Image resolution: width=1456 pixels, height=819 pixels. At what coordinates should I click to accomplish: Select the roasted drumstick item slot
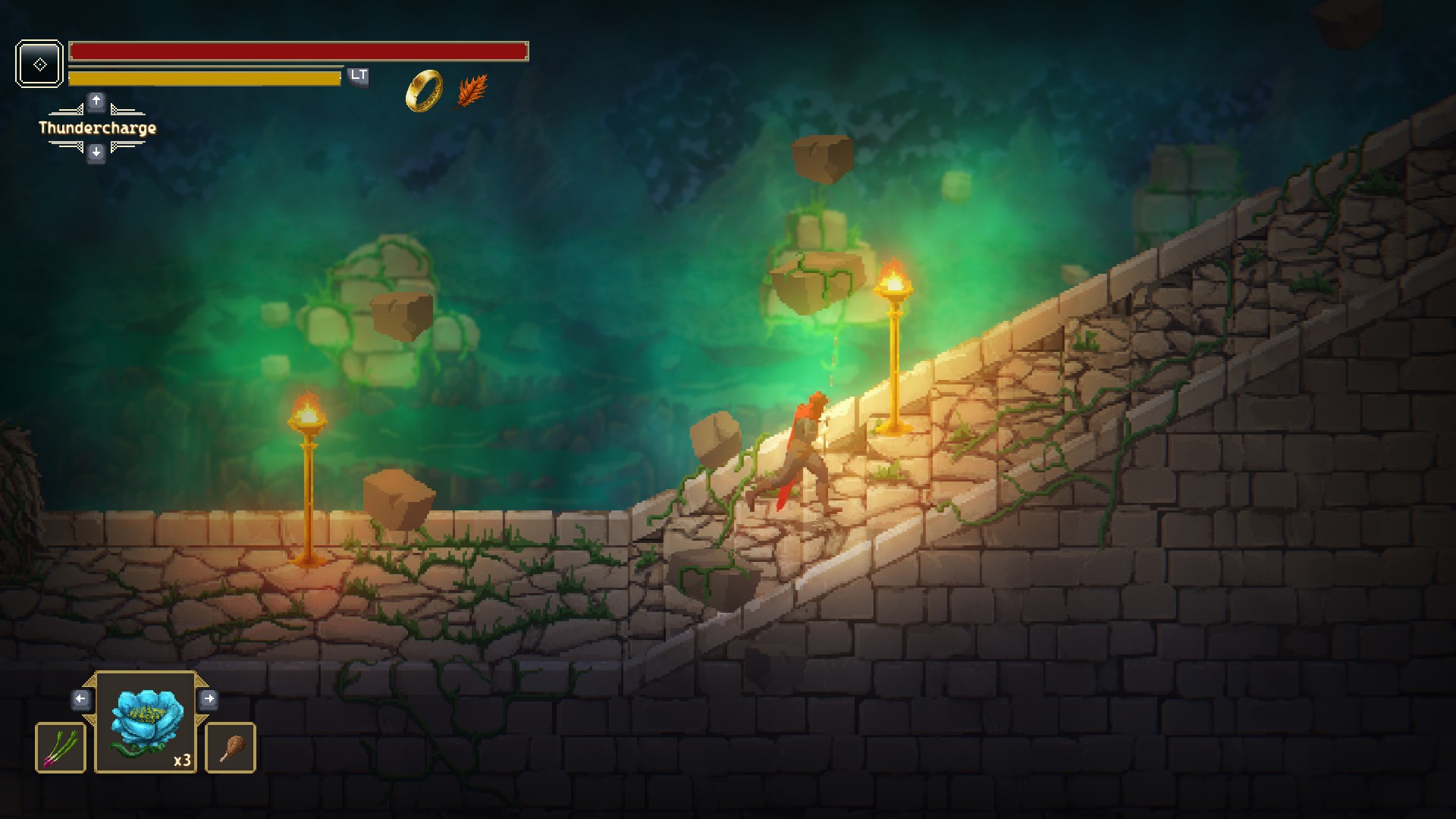click(x=231, y=748)
